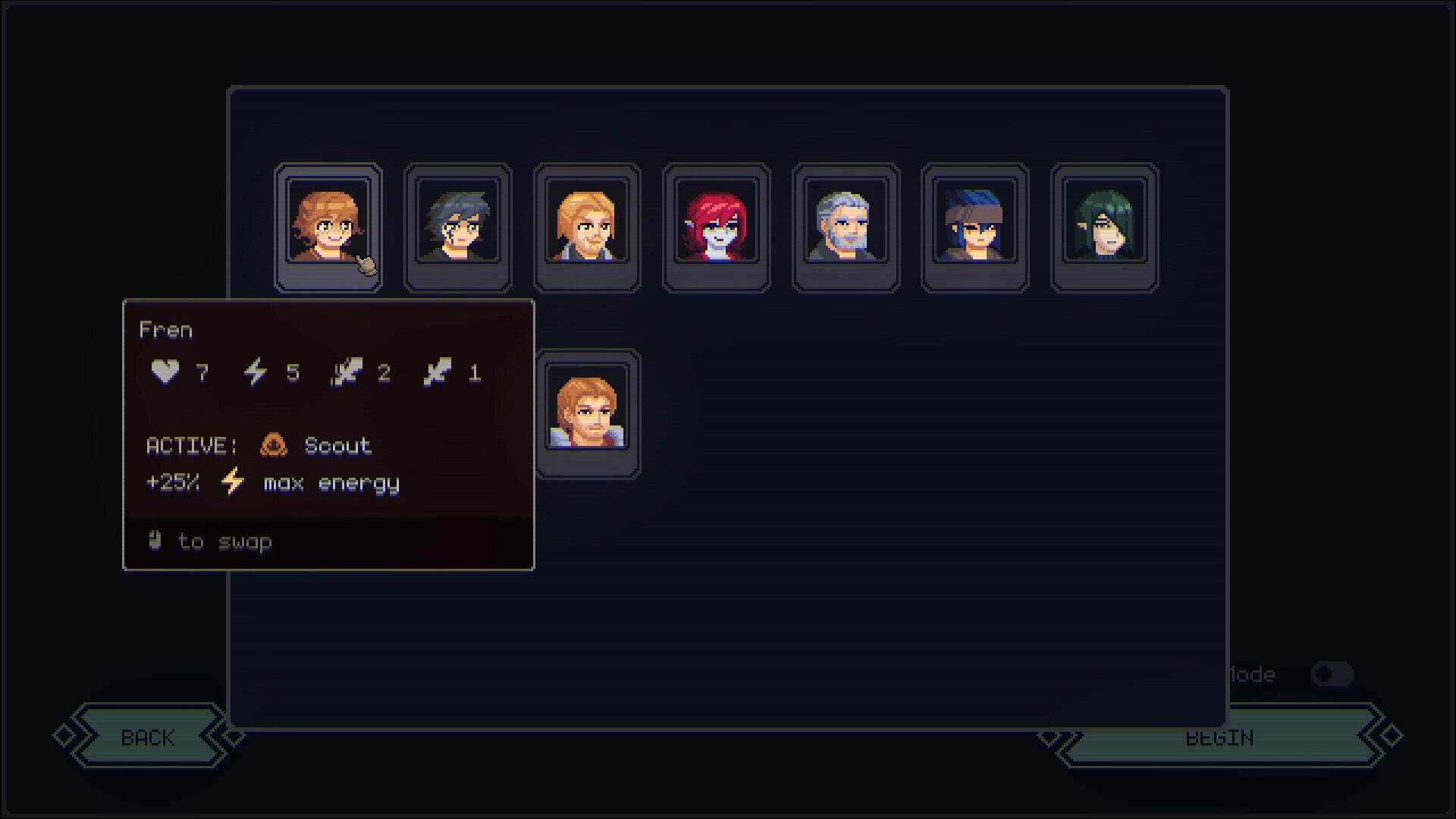Screen dimensions: 1456x819
Task: Click the mouse icon beside 'to swap'
Action: [154, 541]
